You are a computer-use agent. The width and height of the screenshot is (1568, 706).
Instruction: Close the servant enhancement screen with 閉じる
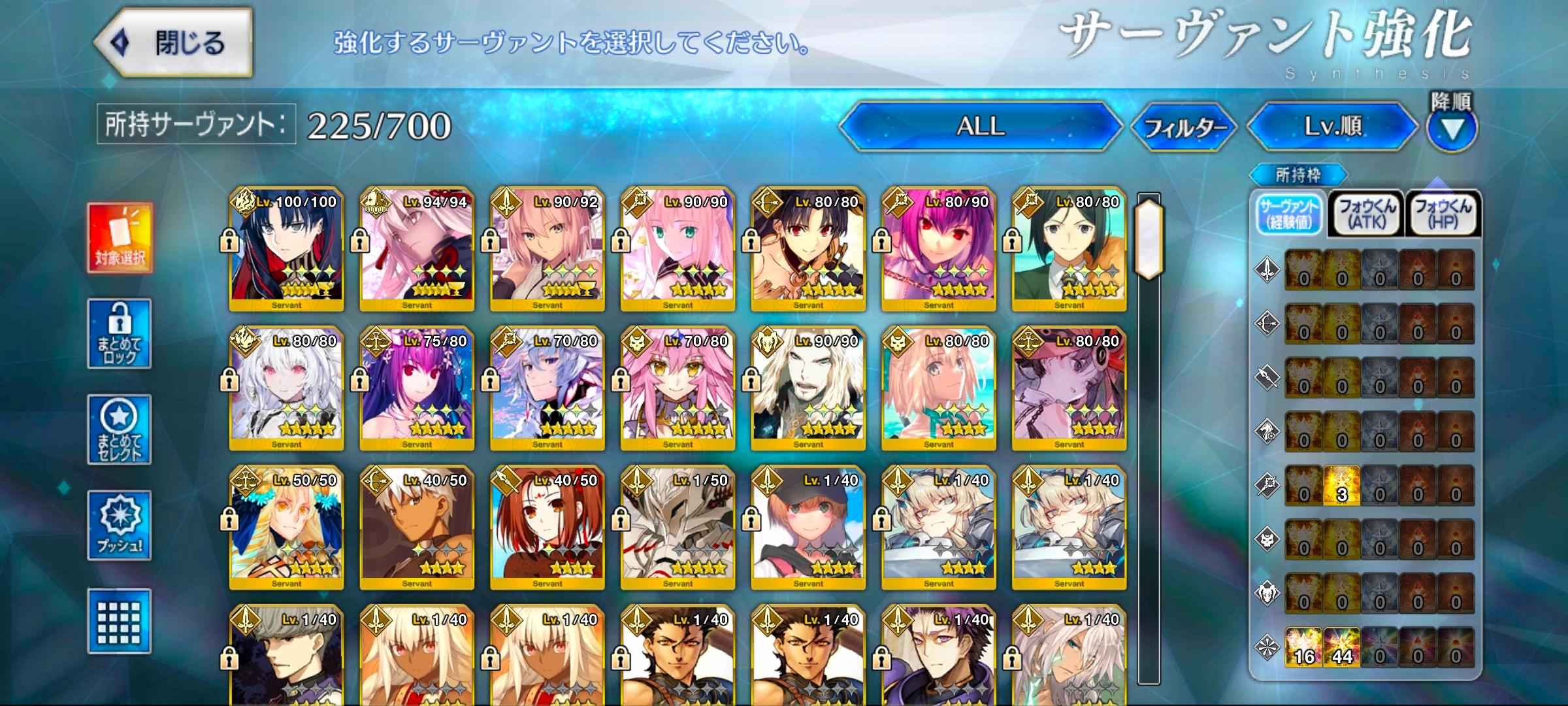click(174, 43)
